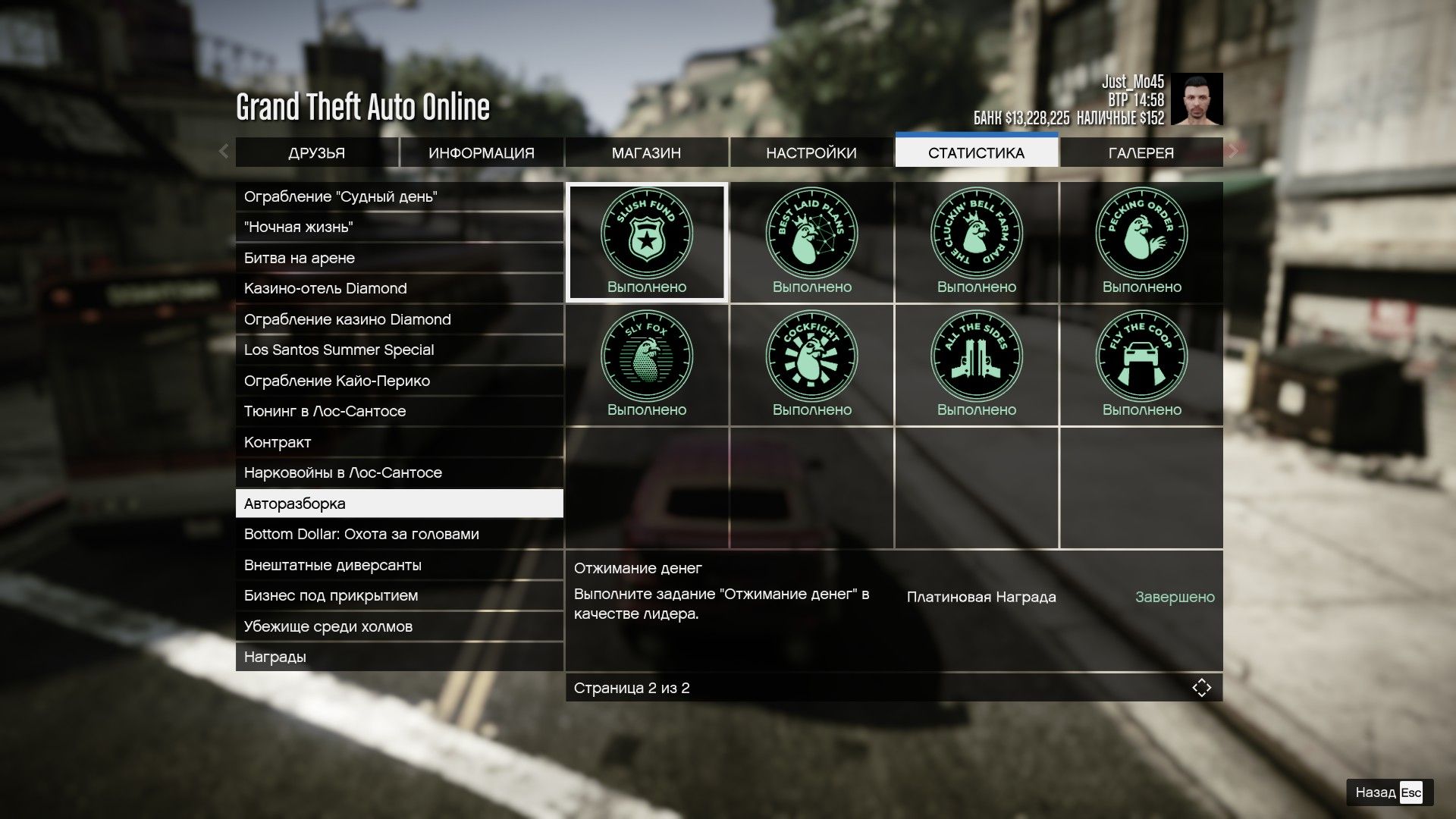1456x819 pixels.
Task: Open the Награды list entry
Action: pos(399,657)
